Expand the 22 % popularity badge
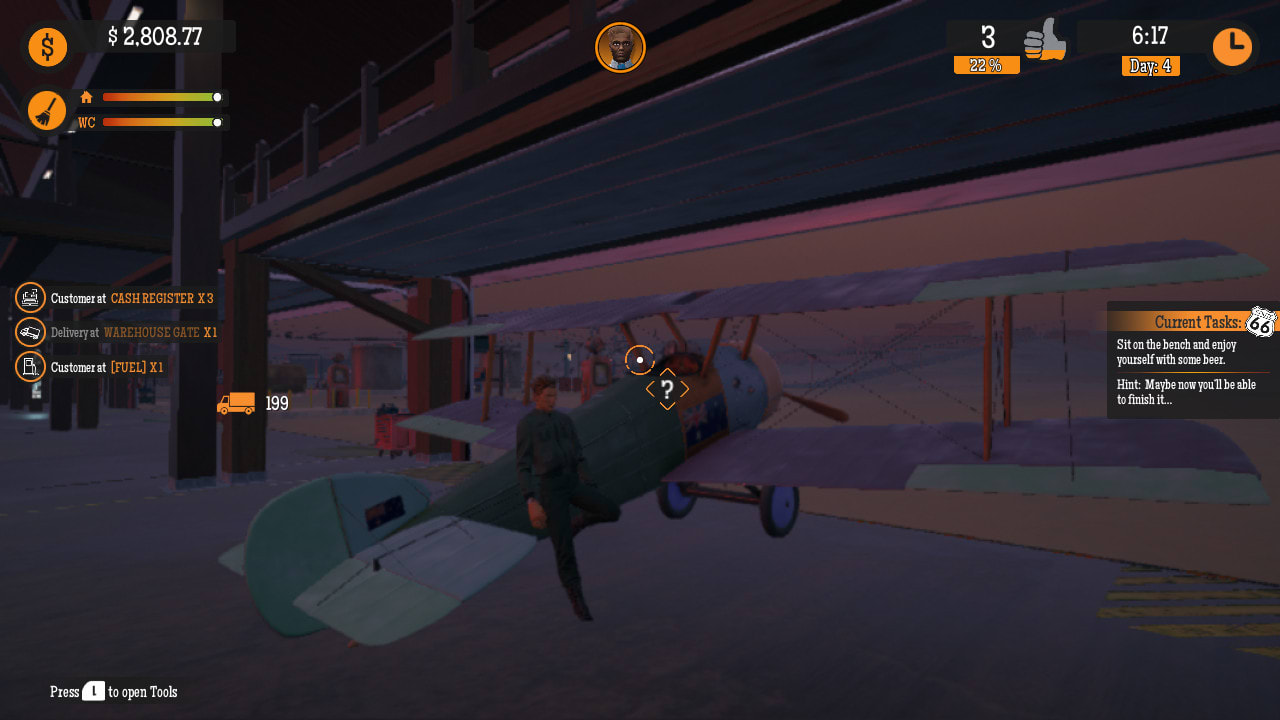1280x720 pixels. [x=986, y=66]
